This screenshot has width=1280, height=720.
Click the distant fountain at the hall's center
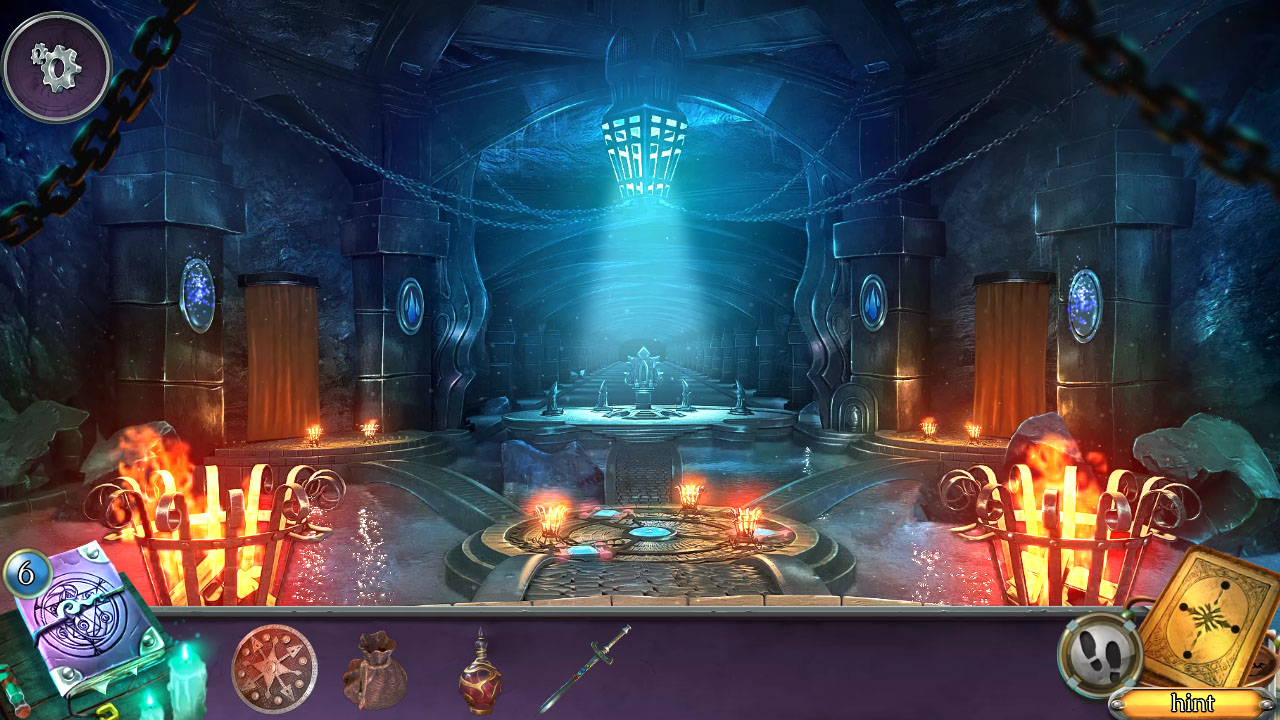[643, 380]
